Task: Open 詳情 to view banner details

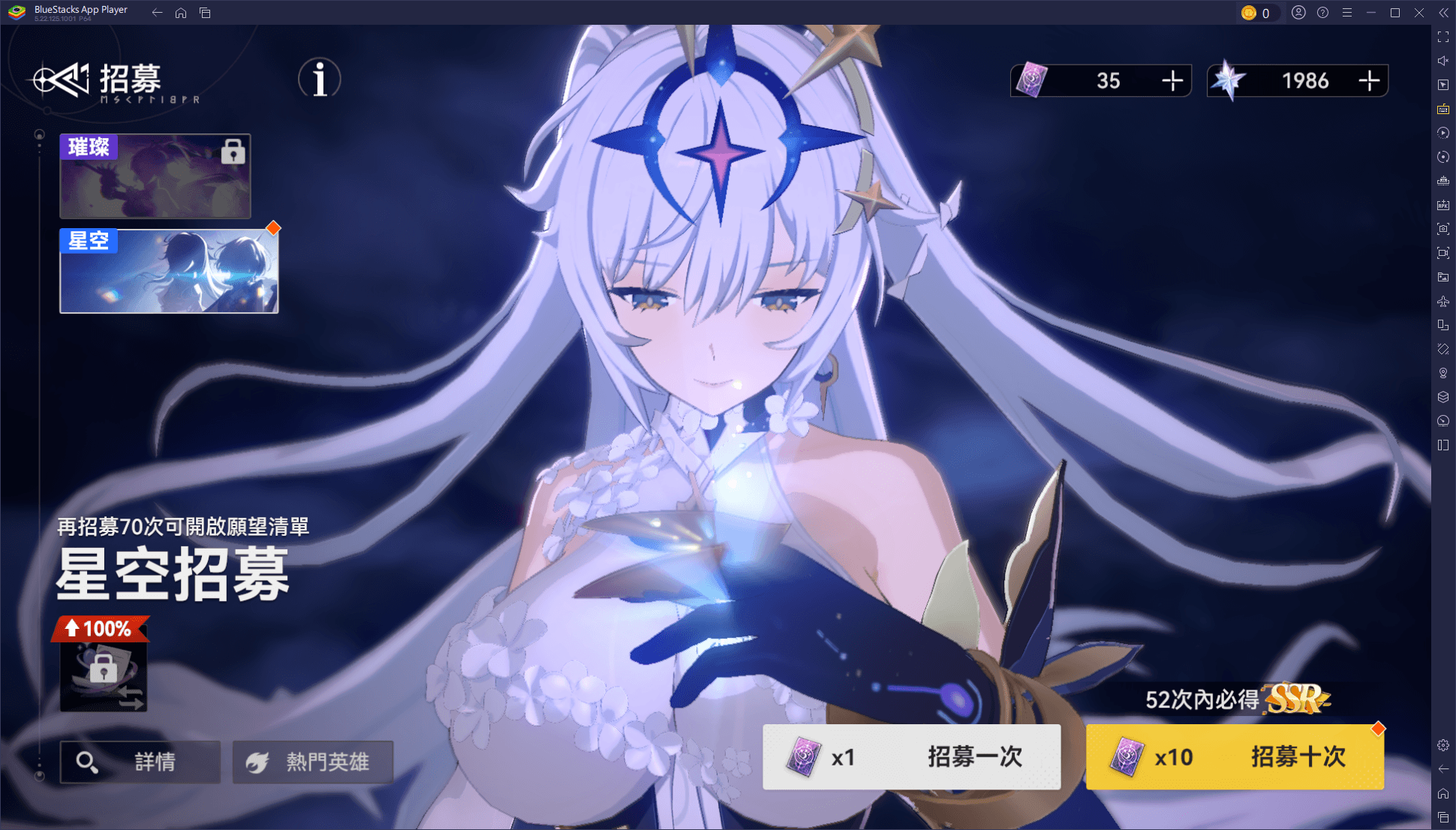Action: coord(140,762)
